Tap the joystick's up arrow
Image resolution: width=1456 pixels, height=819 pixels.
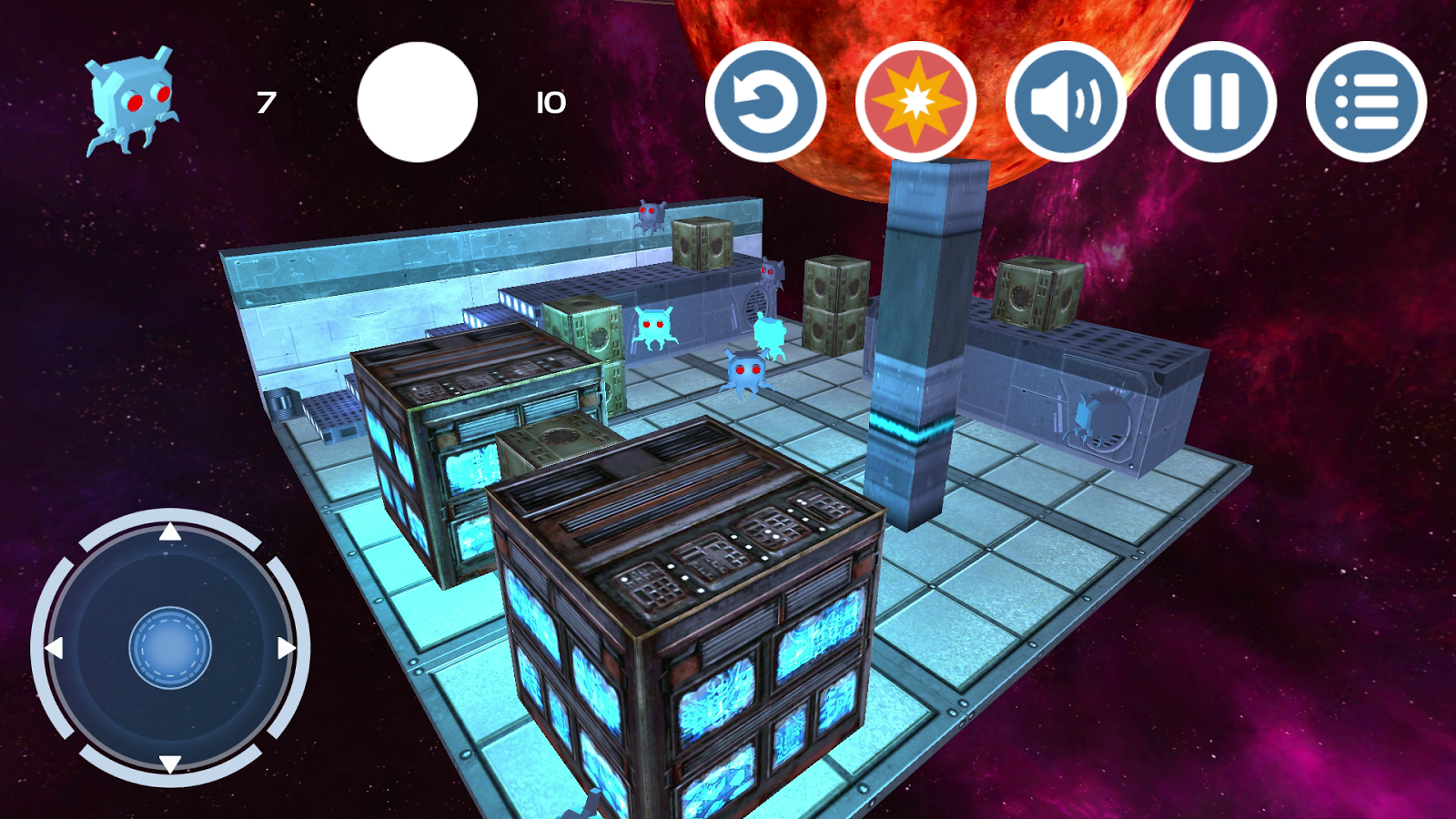pos(170,532)
